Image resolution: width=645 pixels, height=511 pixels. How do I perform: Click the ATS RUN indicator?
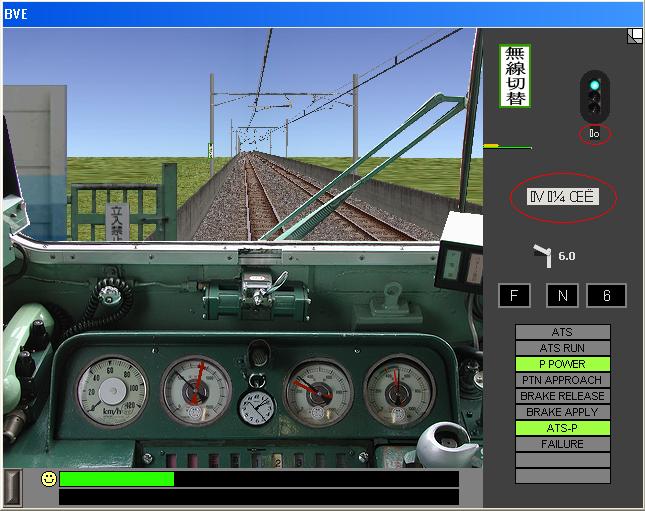pyautogui.click(x=562, y=348)
